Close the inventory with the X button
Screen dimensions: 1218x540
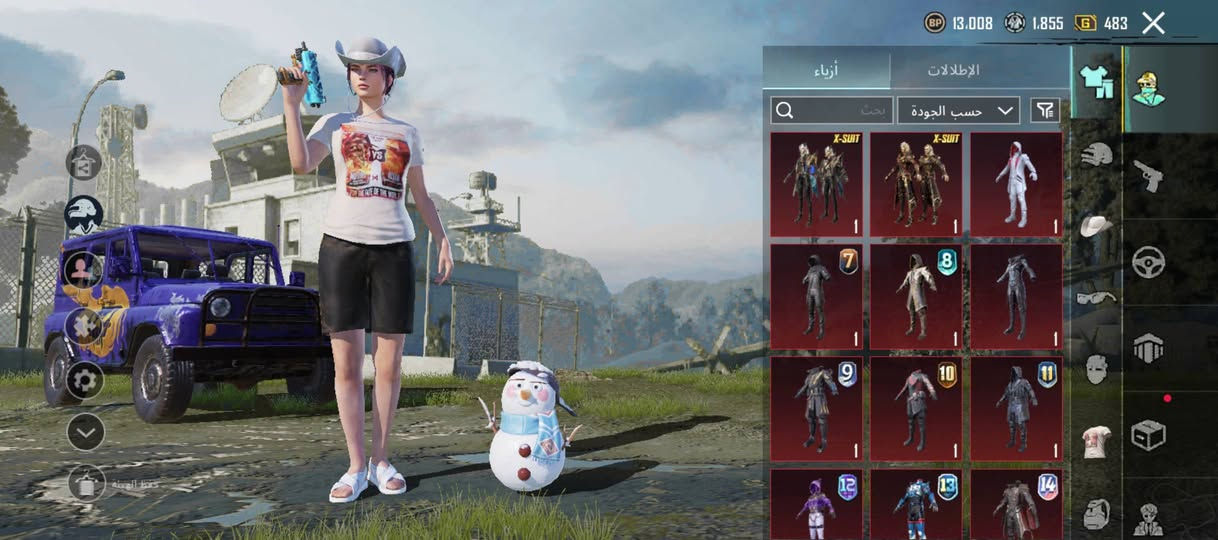1153,23
